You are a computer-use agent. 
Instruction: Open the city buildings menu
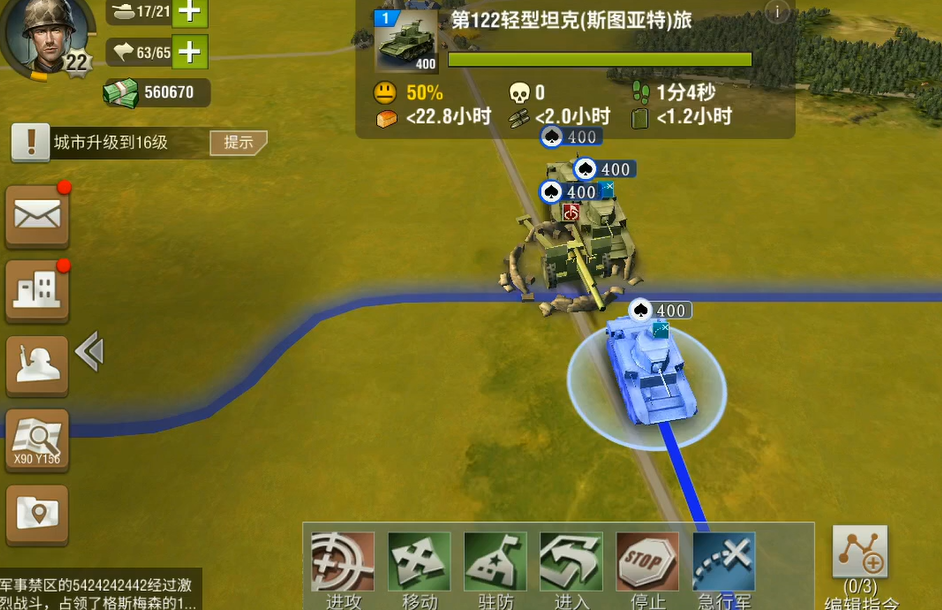click(37, 290)
